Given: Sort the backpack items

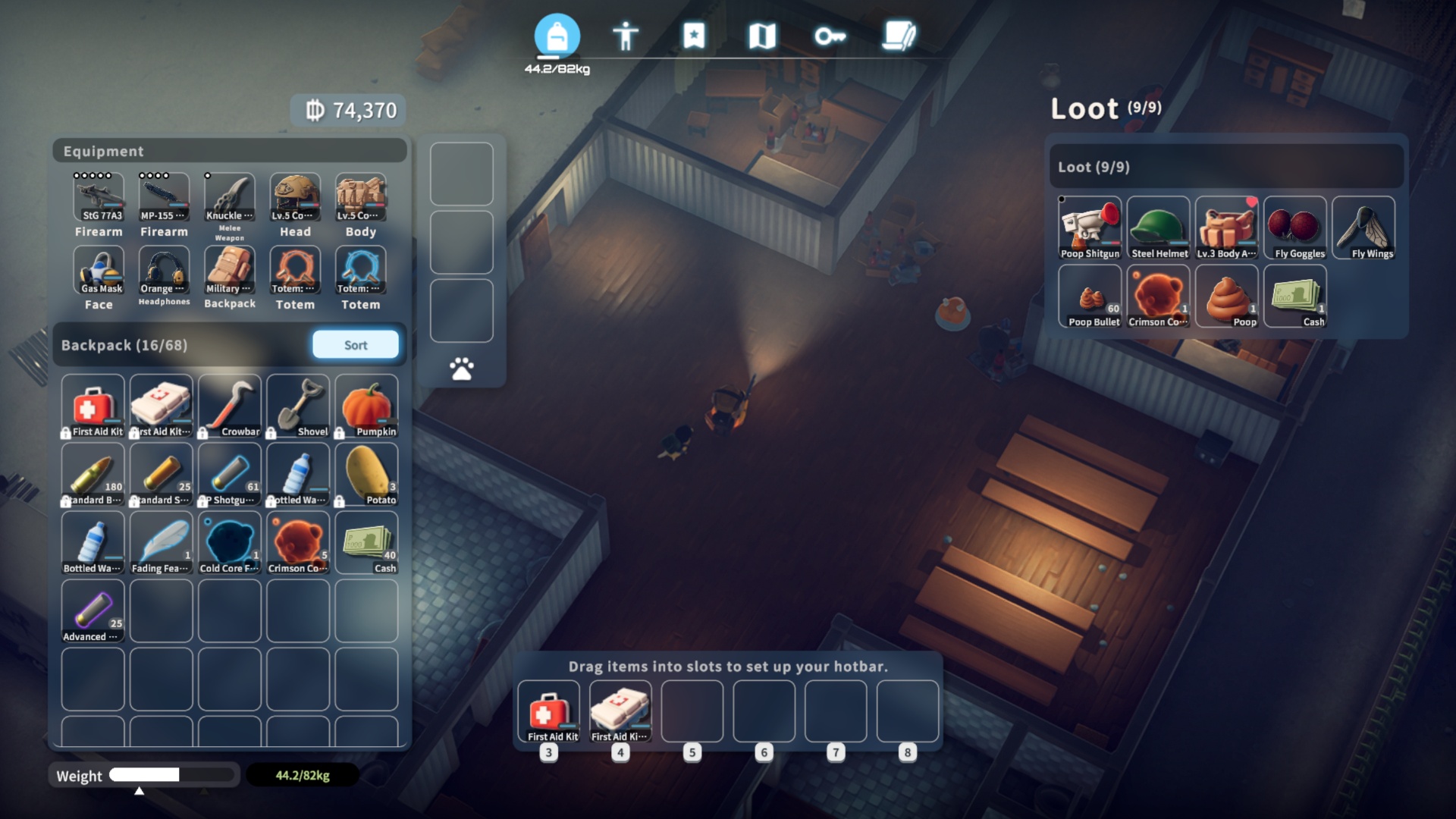Looking at the screenshot, I should (x=355, y=345).
